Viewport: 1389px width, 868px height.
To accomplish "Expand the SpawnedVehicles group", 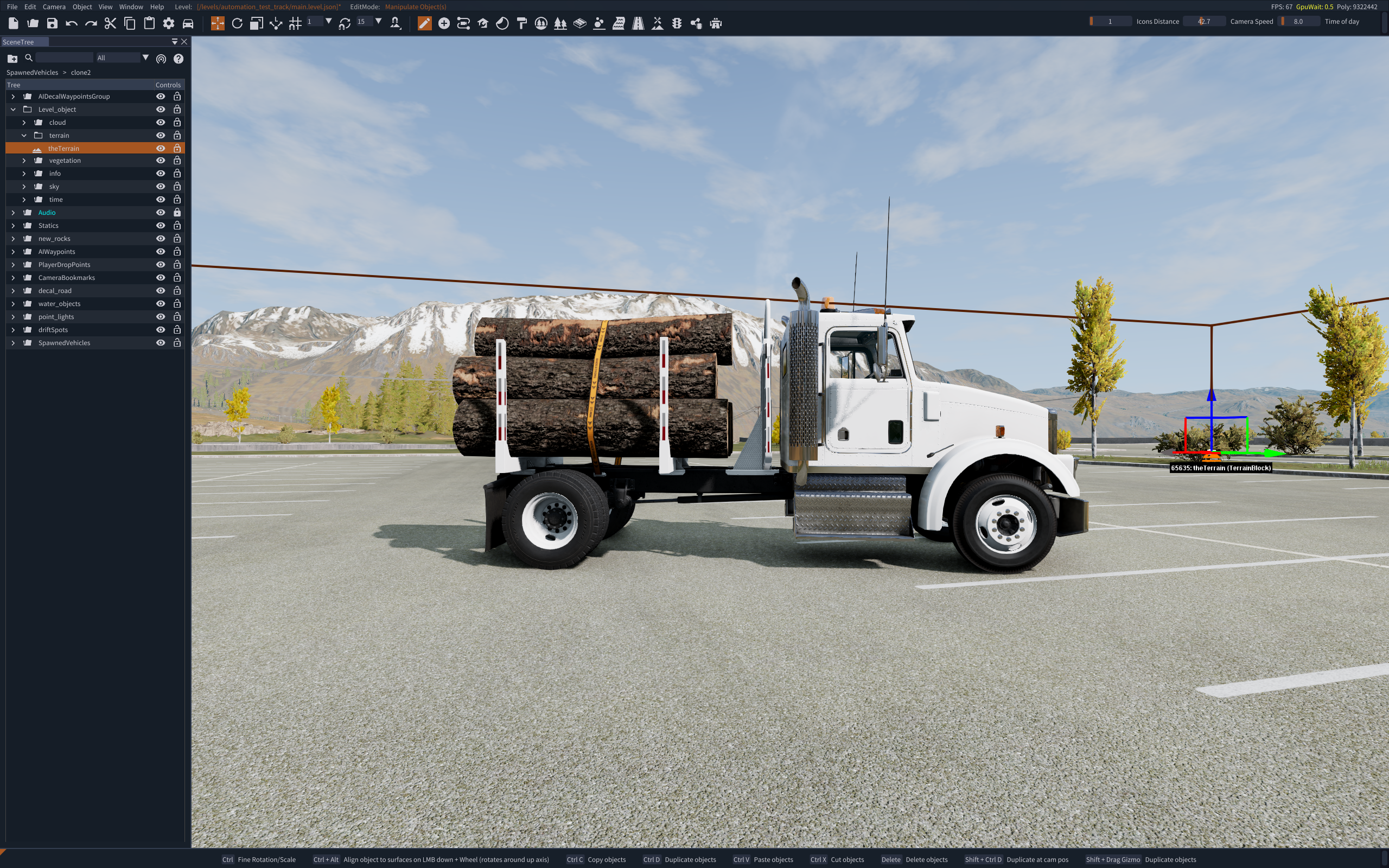I will pos(13,343).
